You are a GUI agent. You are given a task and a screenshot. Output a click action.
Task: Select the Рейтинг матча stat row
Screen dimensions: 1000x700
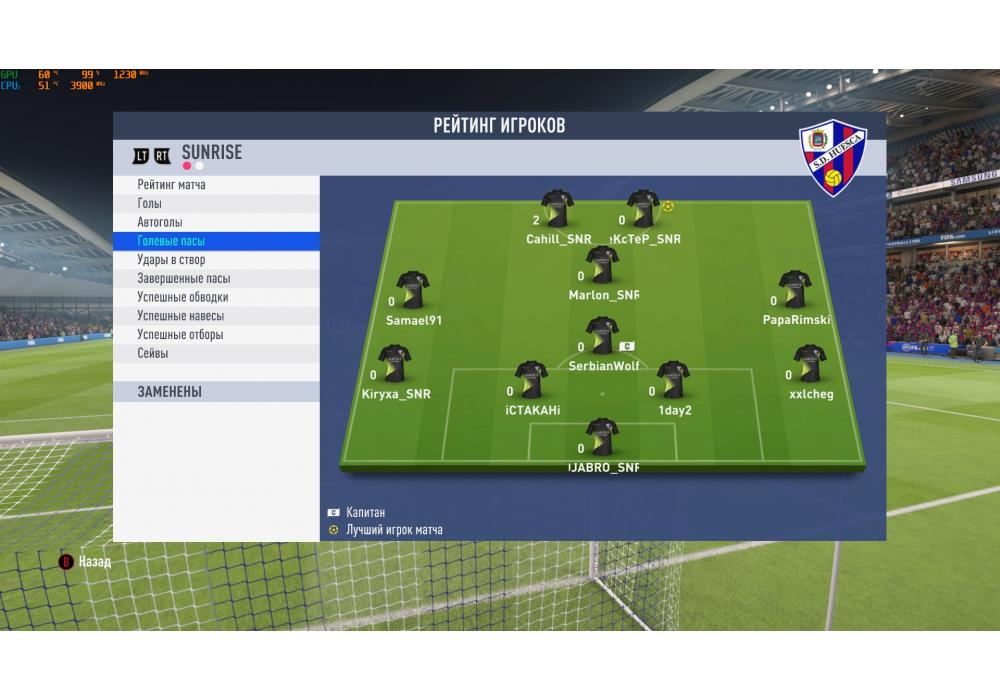coord(172,185)
